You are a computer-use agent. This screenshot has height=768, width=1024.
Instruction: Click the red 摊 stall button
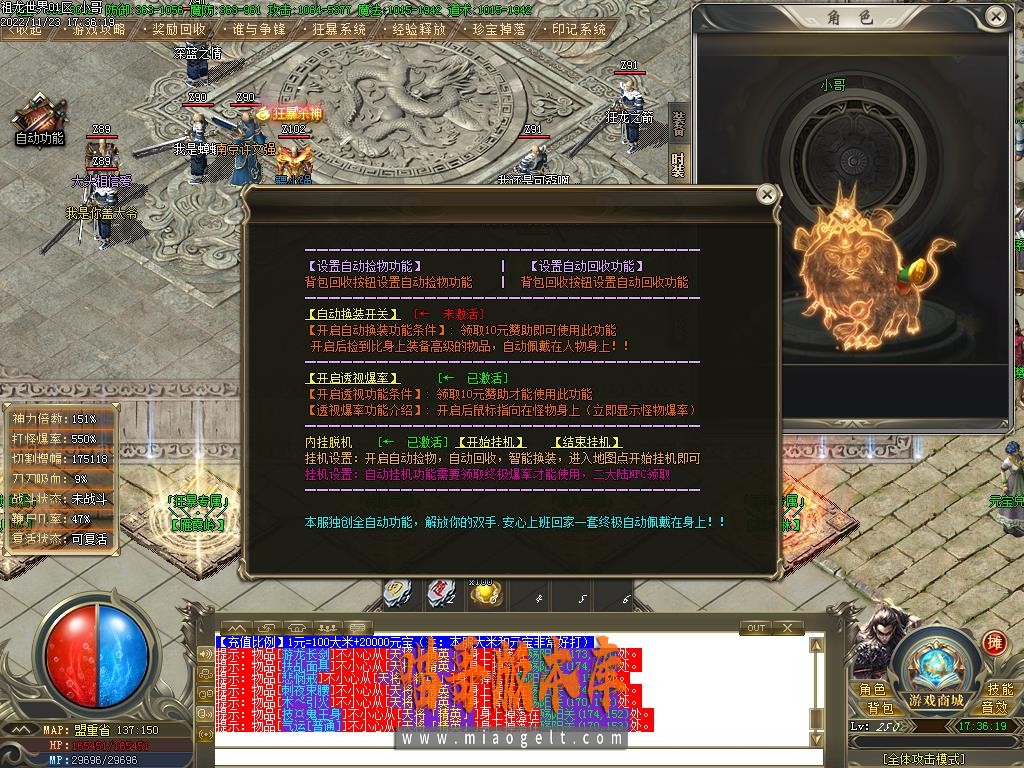pos(994,642)
